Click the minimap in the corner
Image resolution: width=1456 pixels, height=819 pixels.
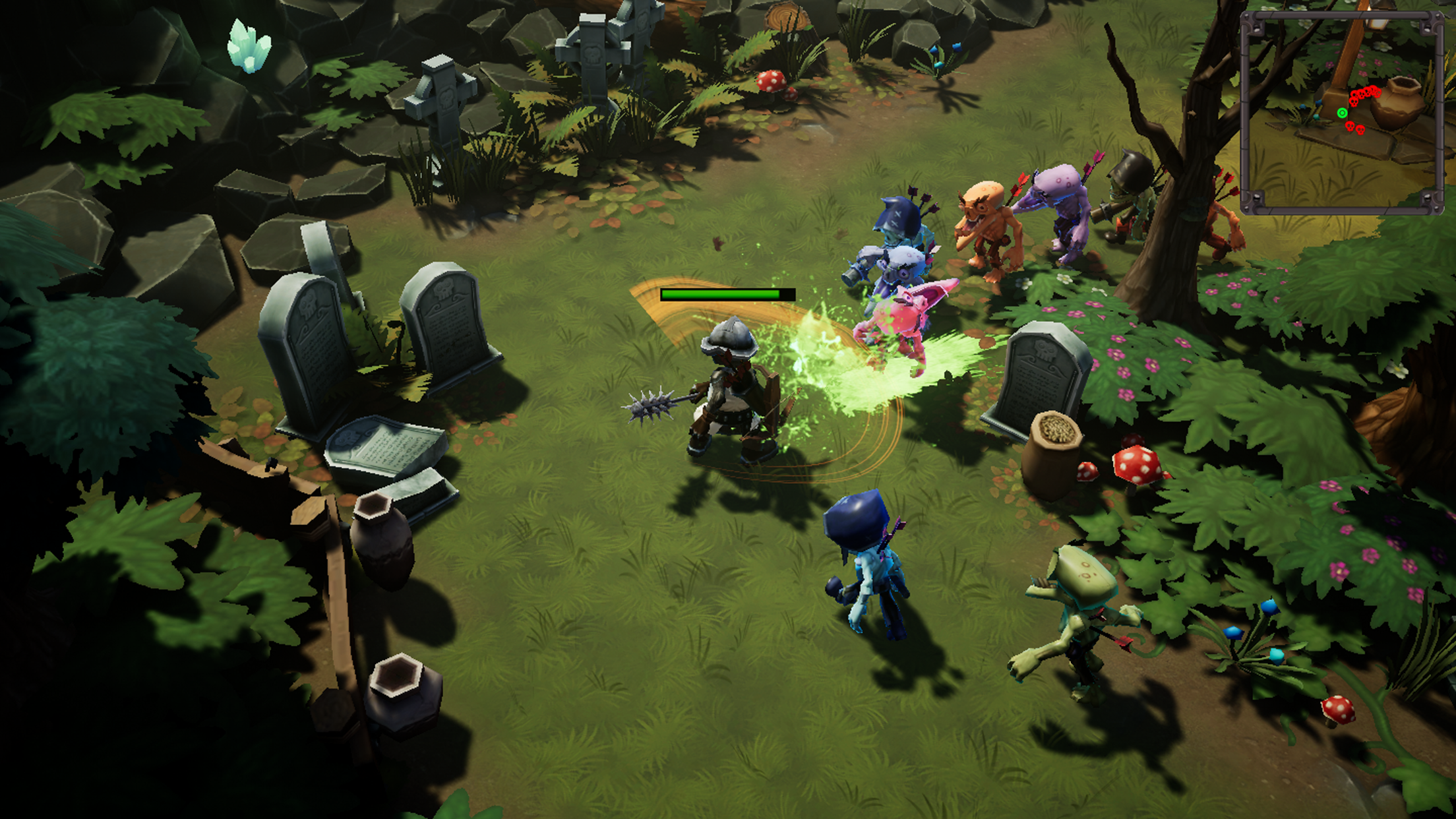1341,112
